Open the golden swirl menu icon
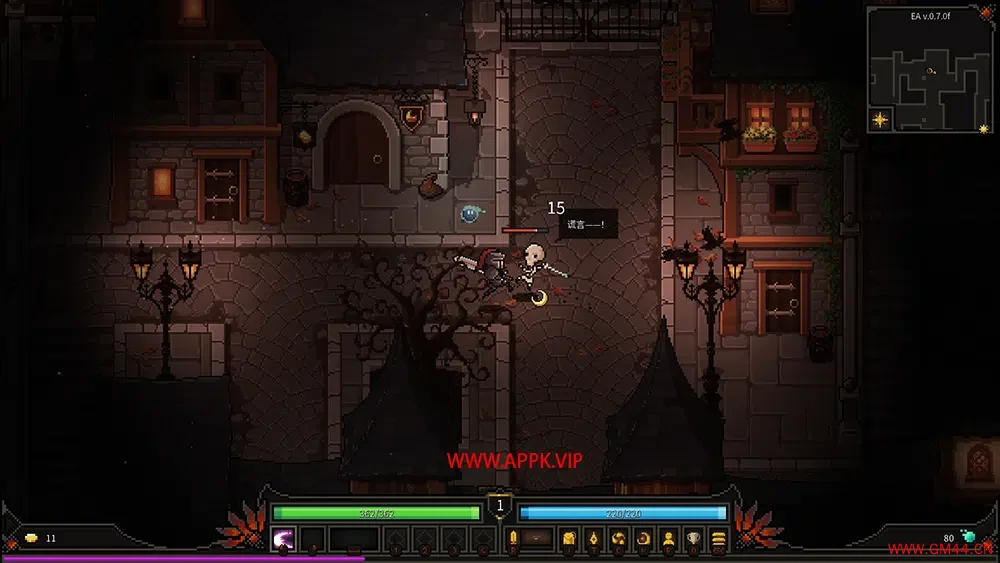 [x=618, y=540]
